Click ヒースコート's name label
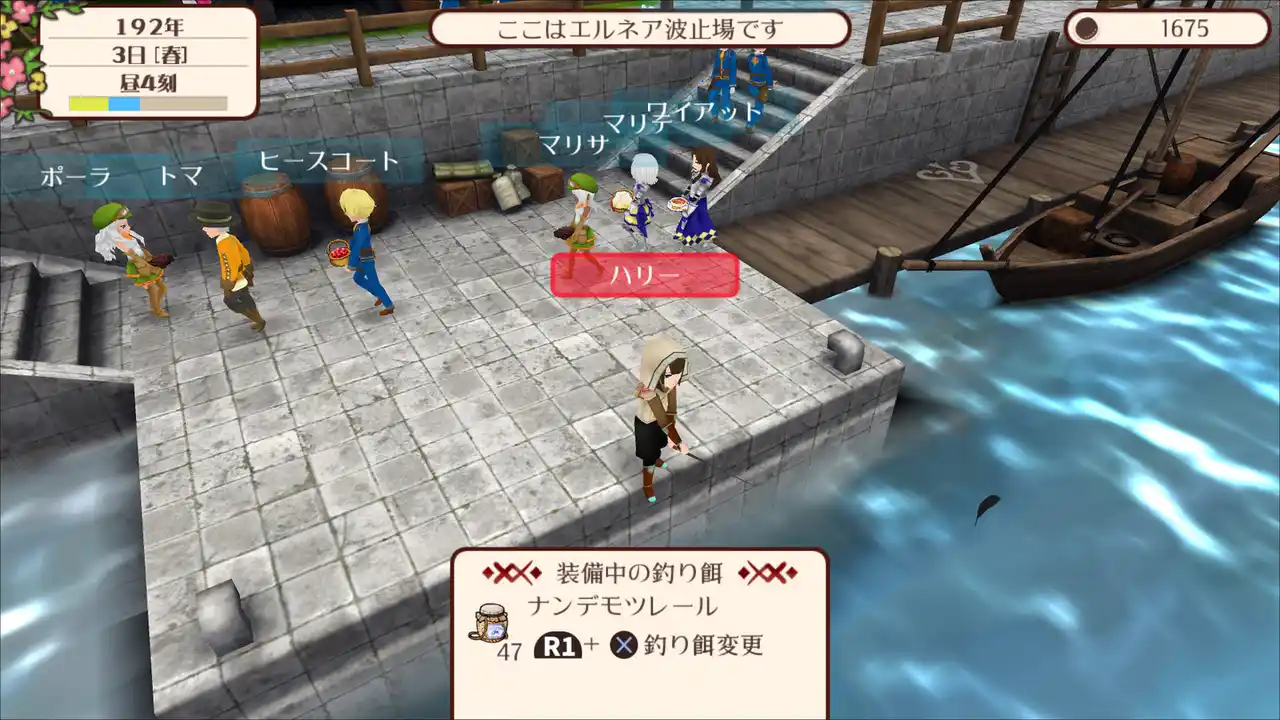Image resolution: width=1280 pixels, height=720 pixels. 327,158
